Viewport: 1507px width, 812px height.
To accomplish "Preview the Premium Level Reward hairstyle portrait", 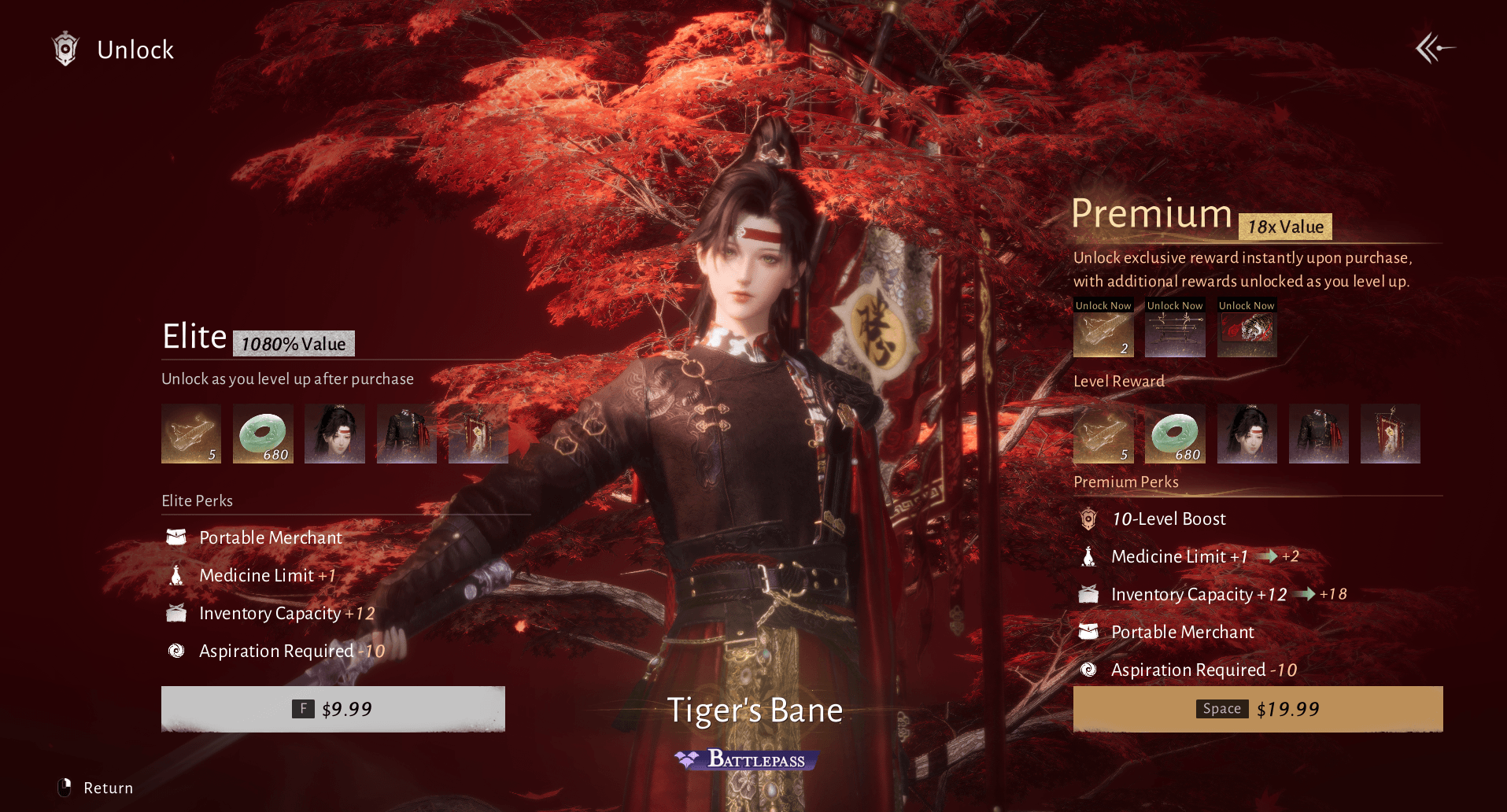I will point(1247,434).
